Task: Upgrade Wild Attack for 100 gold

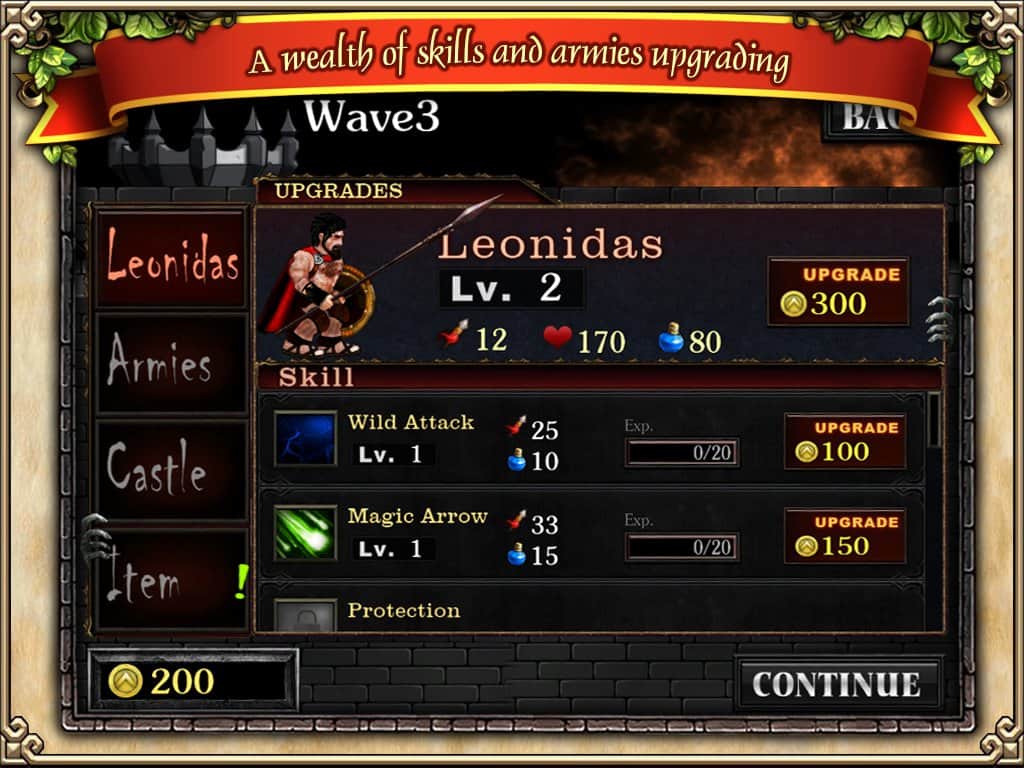Action: (845, 441)
